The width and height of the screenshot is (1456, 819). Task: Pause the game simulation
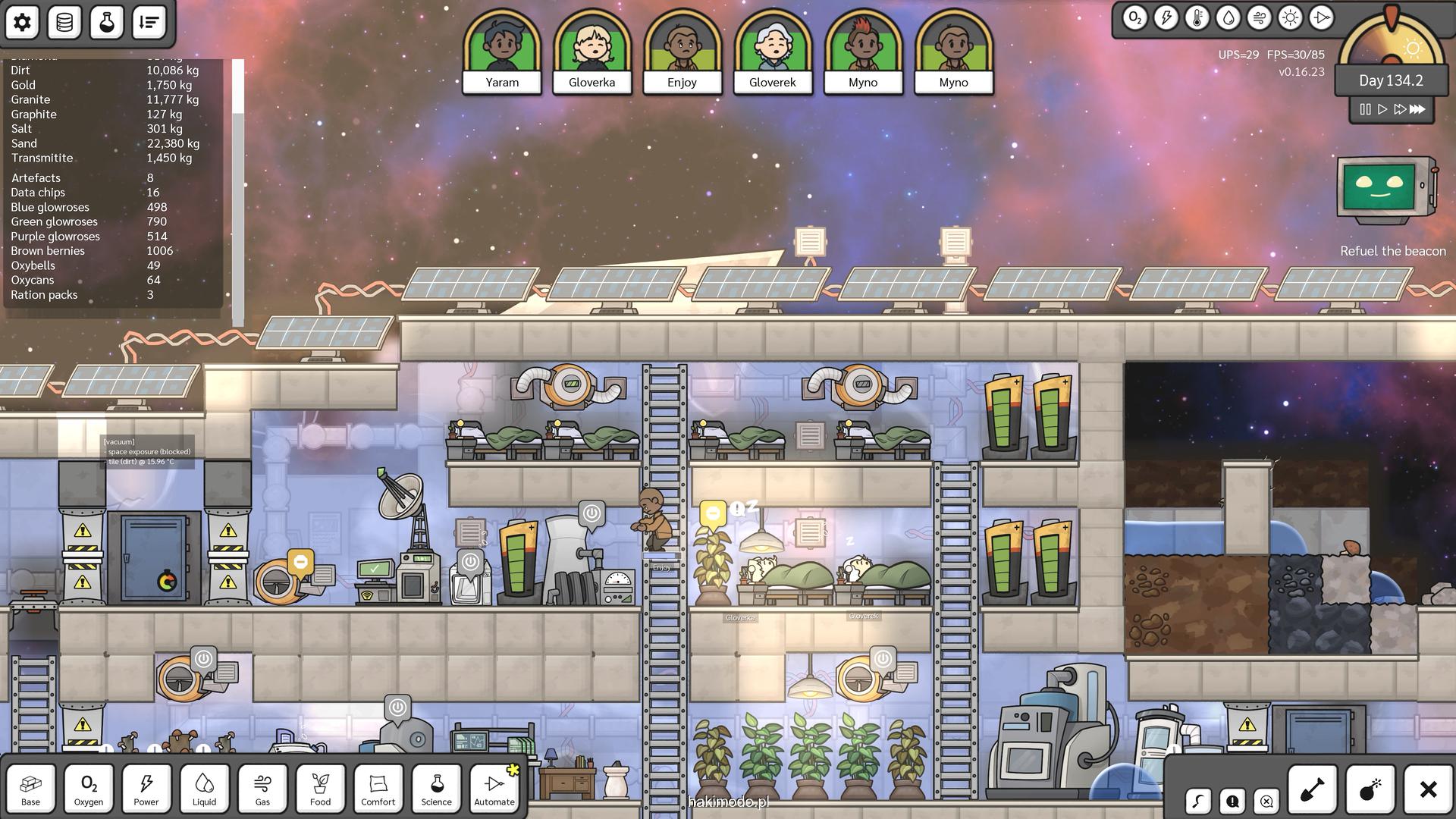point(1365,109)
